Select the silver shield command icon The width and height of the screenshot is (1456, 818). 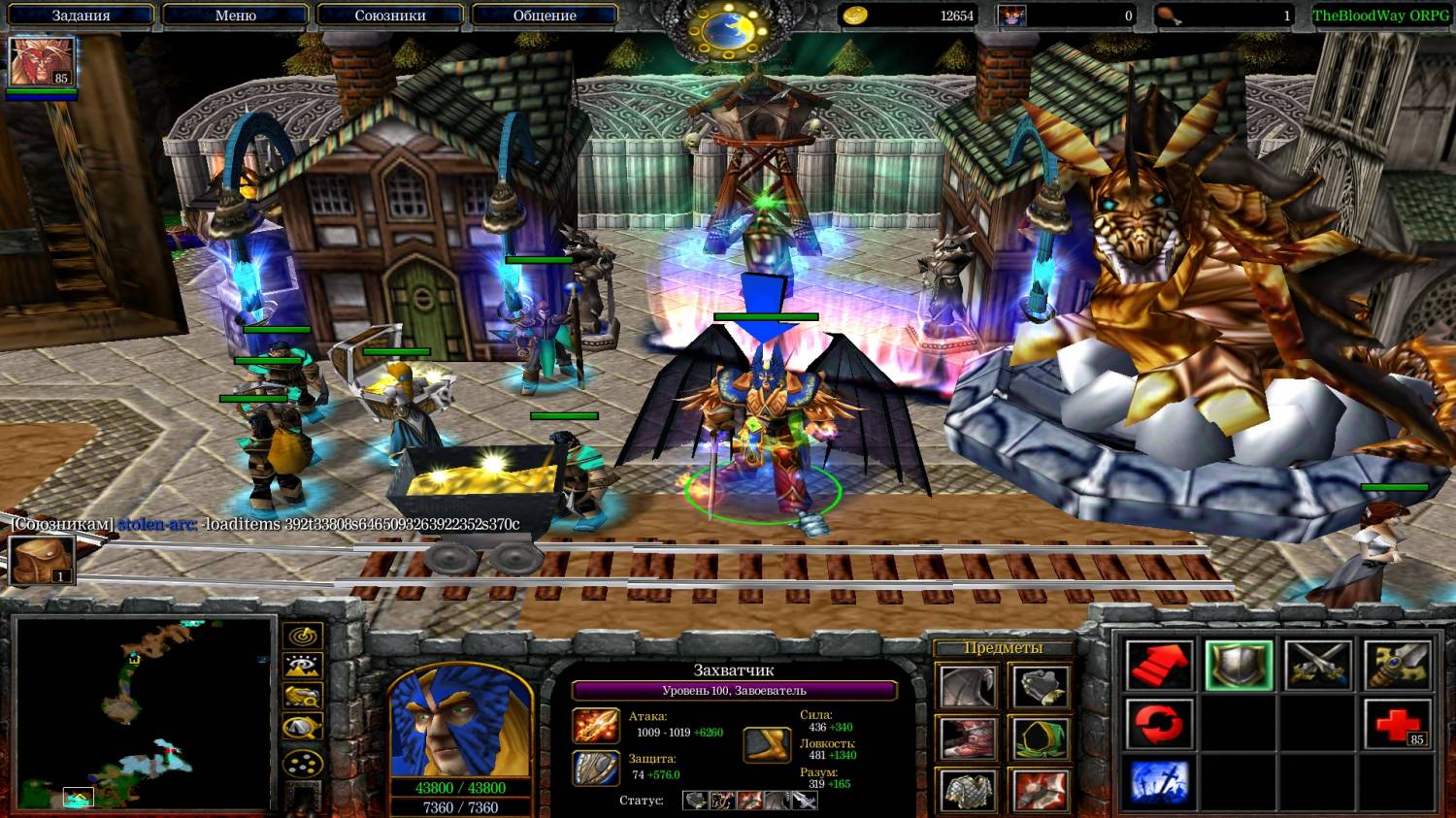(1239, 665)
